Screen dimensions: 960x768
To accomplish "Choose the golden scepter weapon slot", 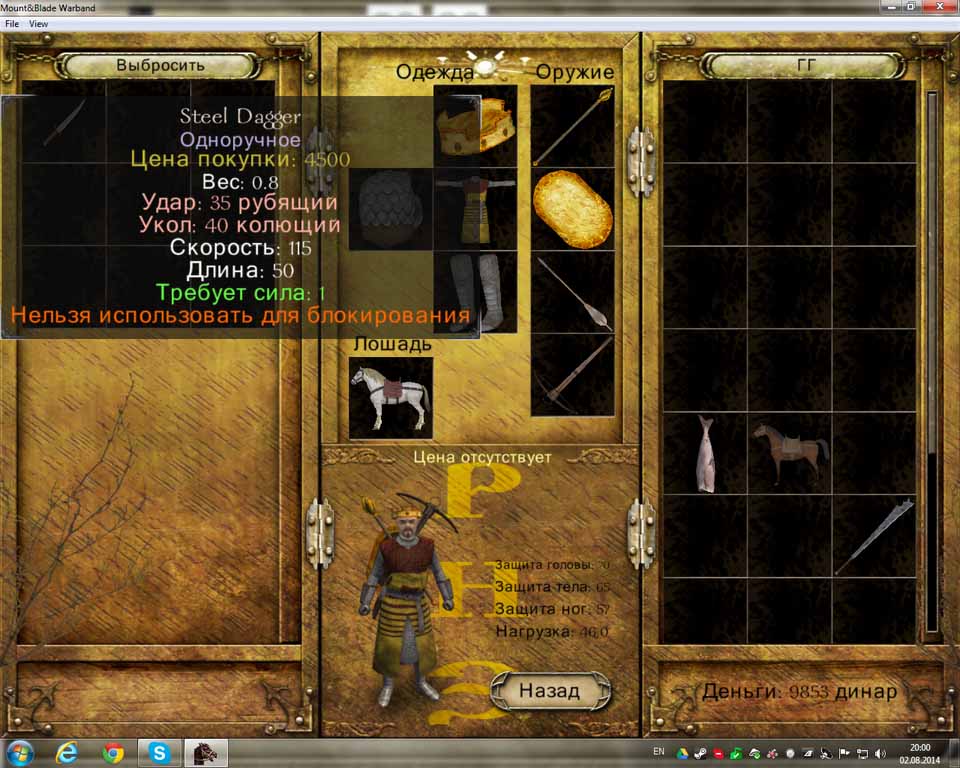I will tap(572, 126).
